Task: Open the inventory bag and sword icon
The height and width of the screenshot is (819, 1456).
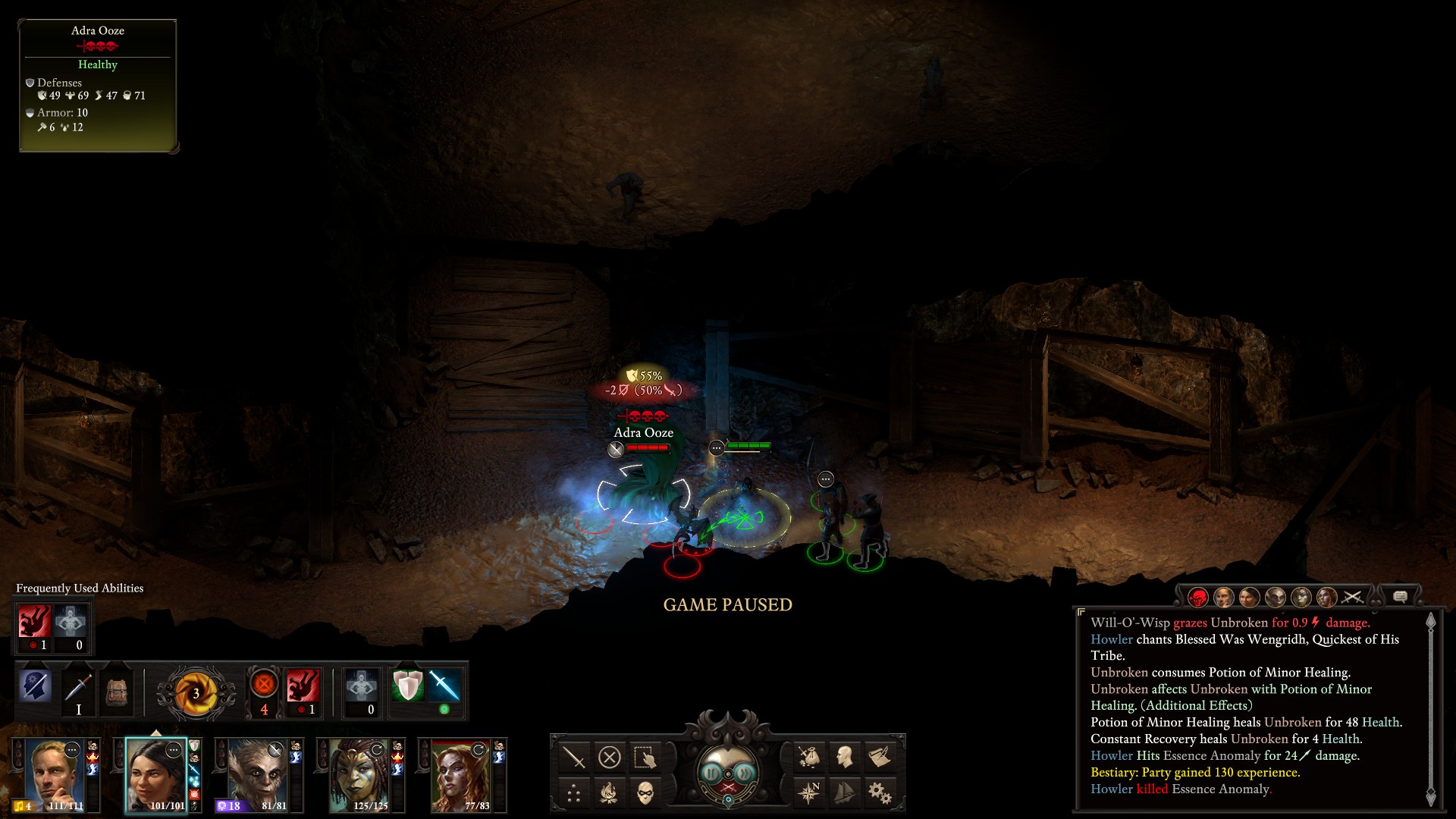Action: (809, 757)
